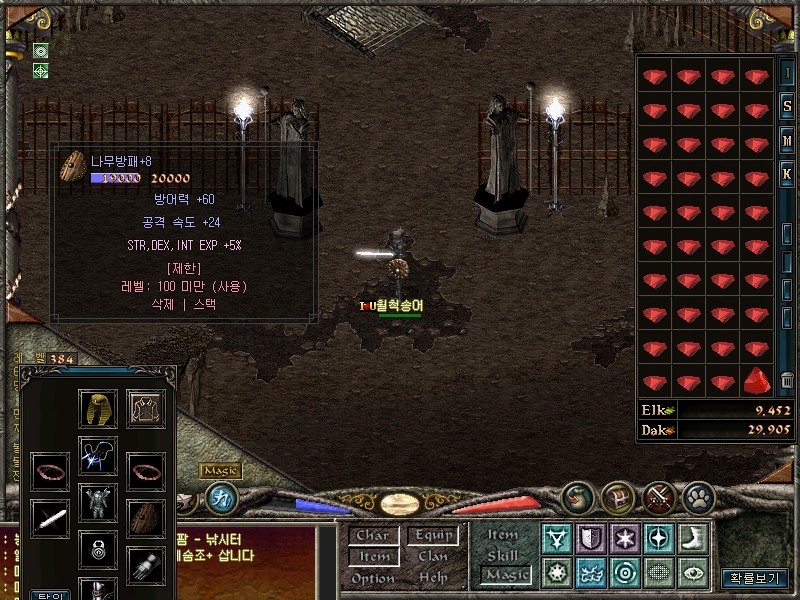Switch inventory to the S tab
Viewport: 800px width, 600px height.
[x=788, y=107]
